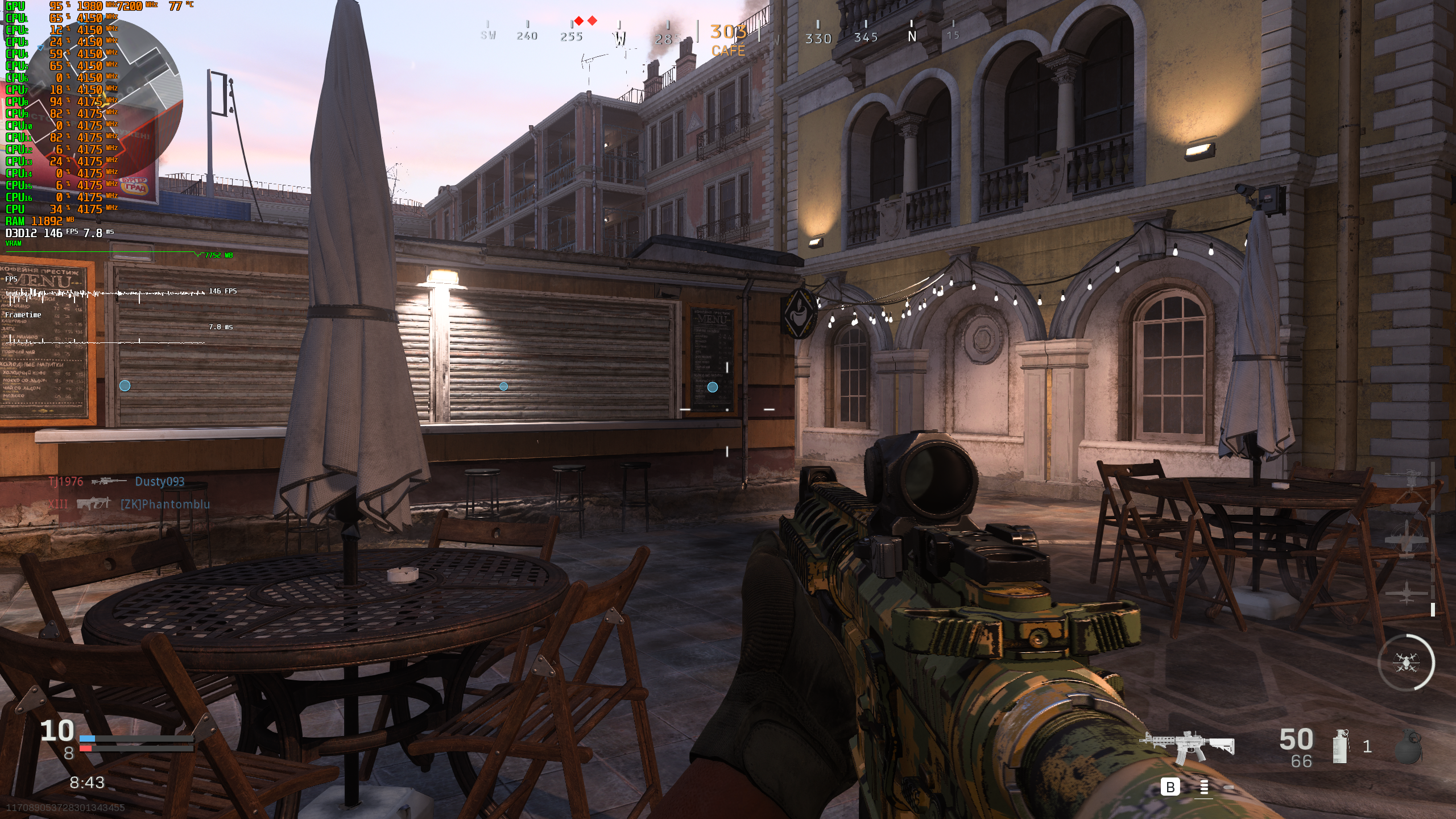
Task: Click the Dusty093 name in the killfeed
Action: (160, 481)
